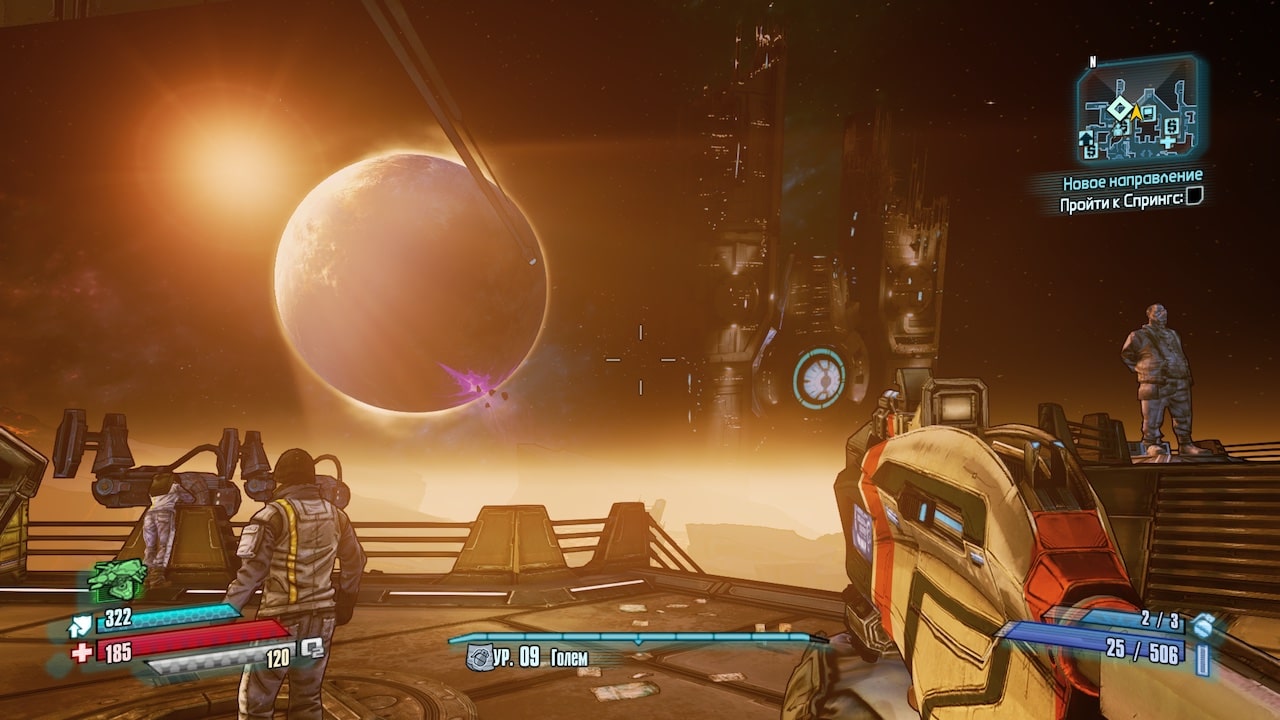Image resolution: width=1280 pixels, height=720 pixels.
Task: Click the medical cross vendor icon on the minimap
Action: (x=1168, y=142)
